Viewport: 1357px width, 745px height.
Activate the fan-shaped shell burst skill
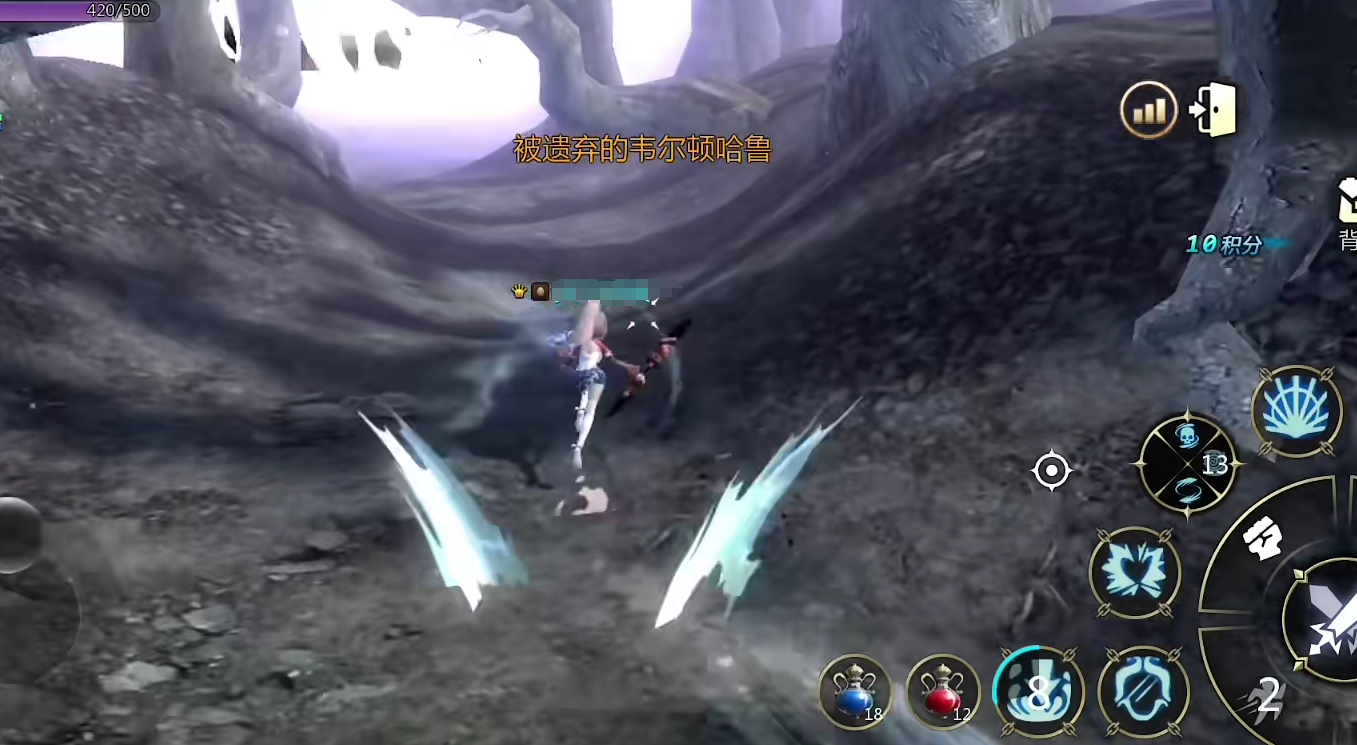1296,411
